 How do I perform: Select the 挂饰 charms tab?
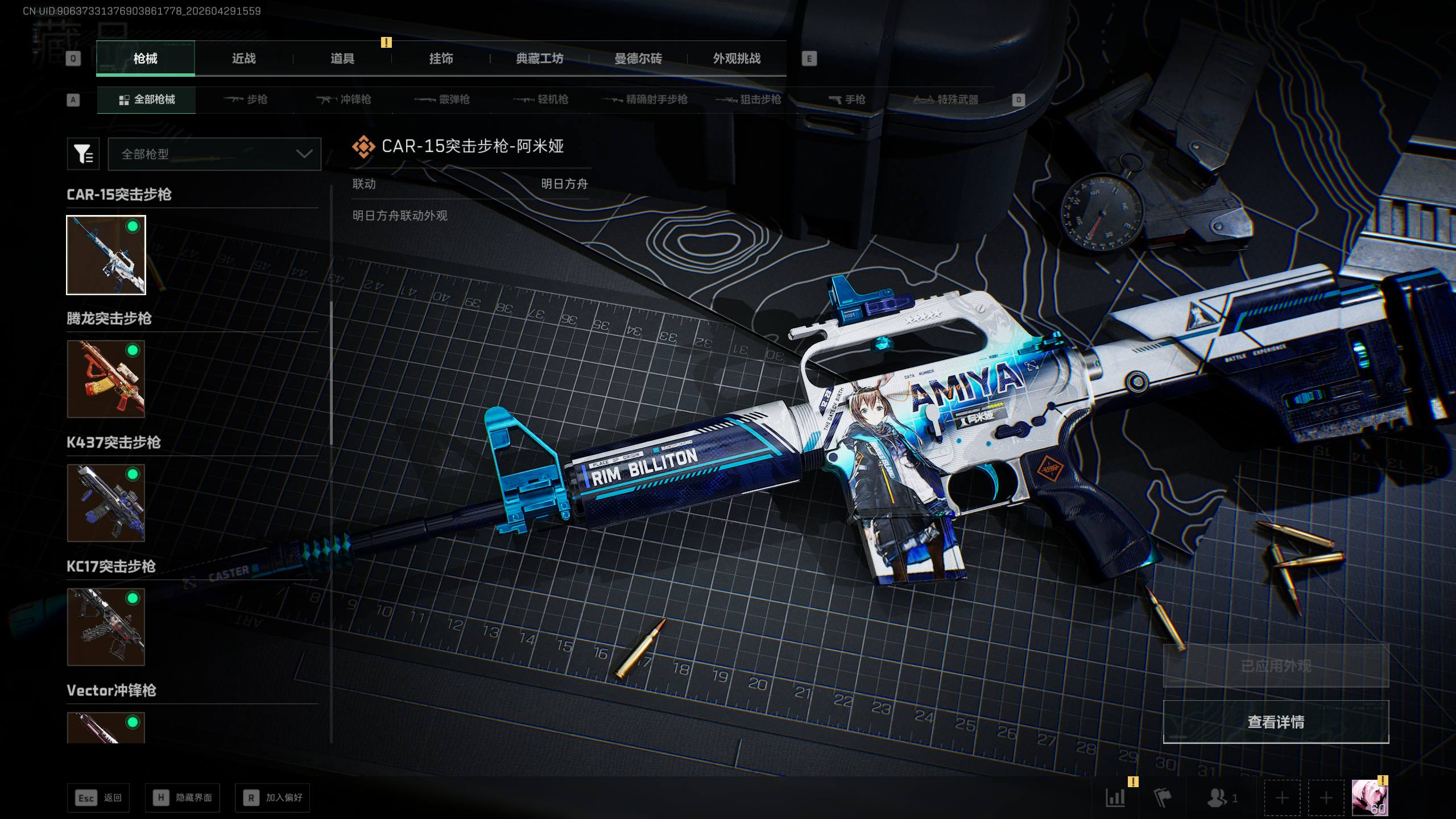(x=441, y=59)
